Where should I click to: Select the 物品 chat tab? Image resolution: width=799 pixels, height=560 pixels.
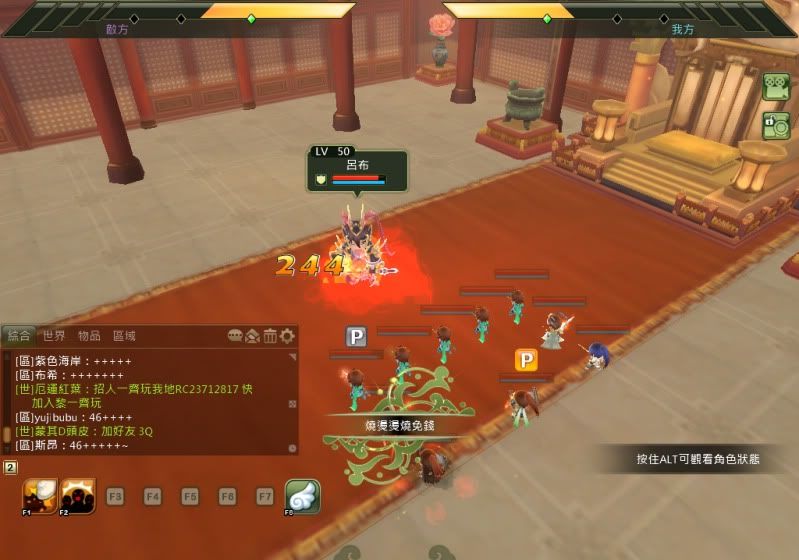point(89,336)
